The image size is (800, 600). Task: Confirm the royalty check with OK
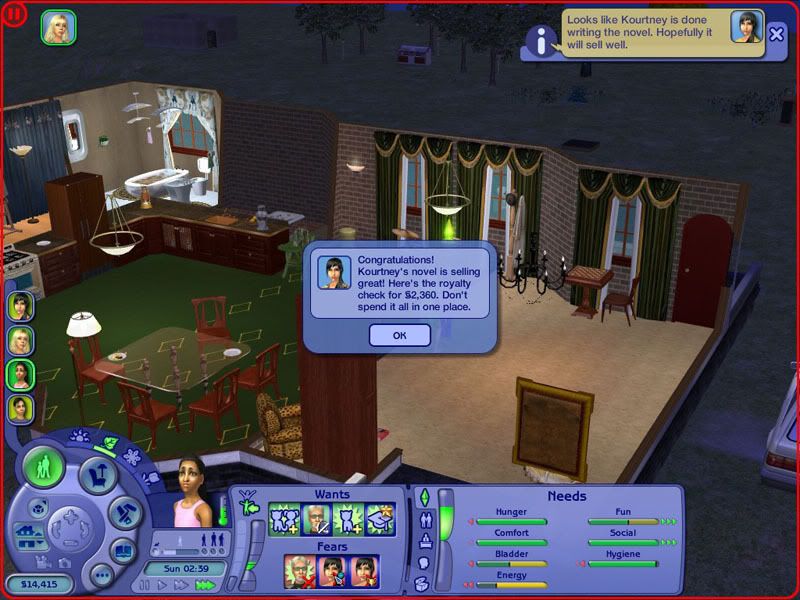pyautogui.click(x=399, y=335)
